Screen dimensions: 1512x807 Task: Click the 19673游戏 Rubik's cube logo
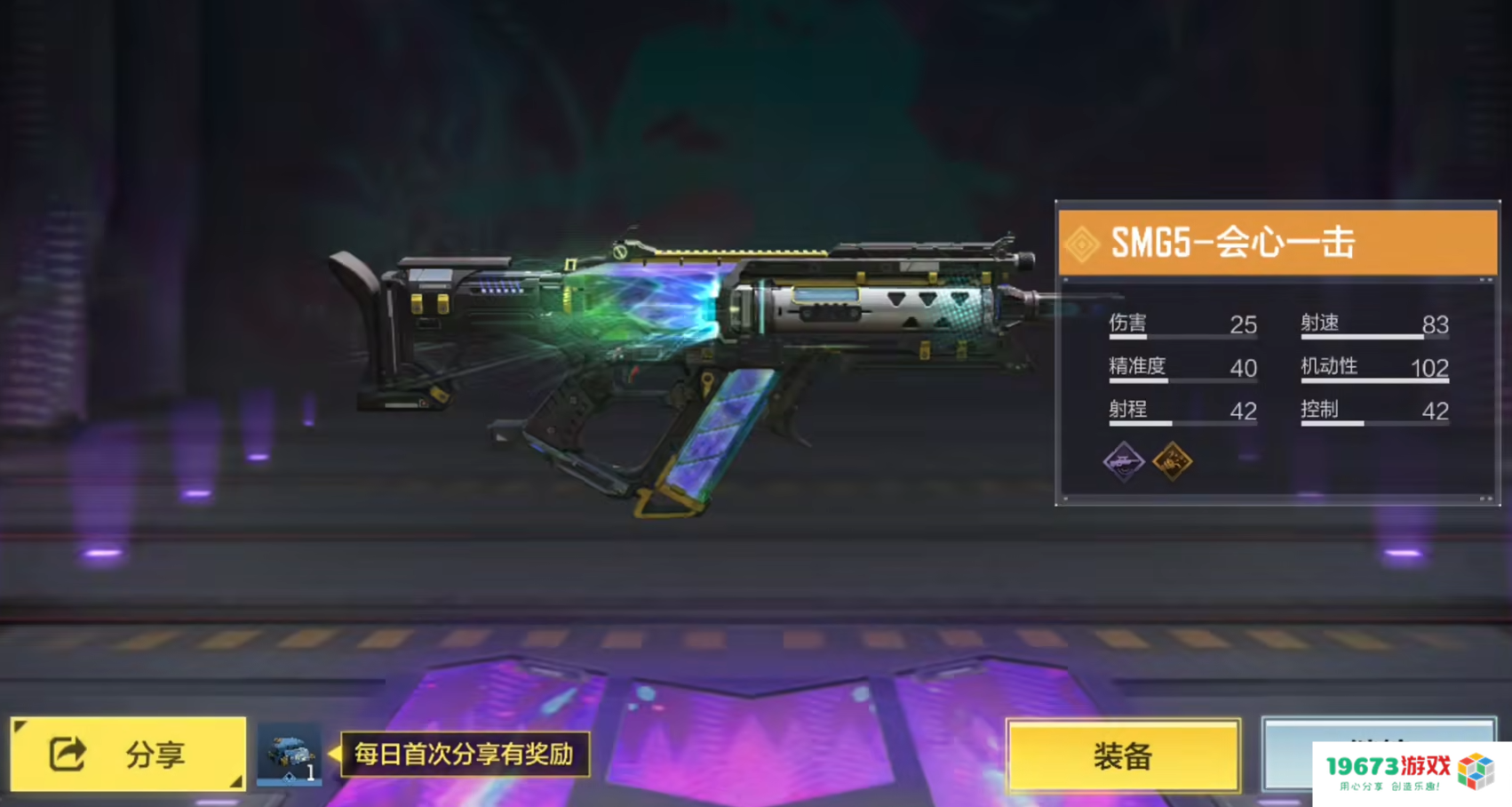tap(1476, 768)
